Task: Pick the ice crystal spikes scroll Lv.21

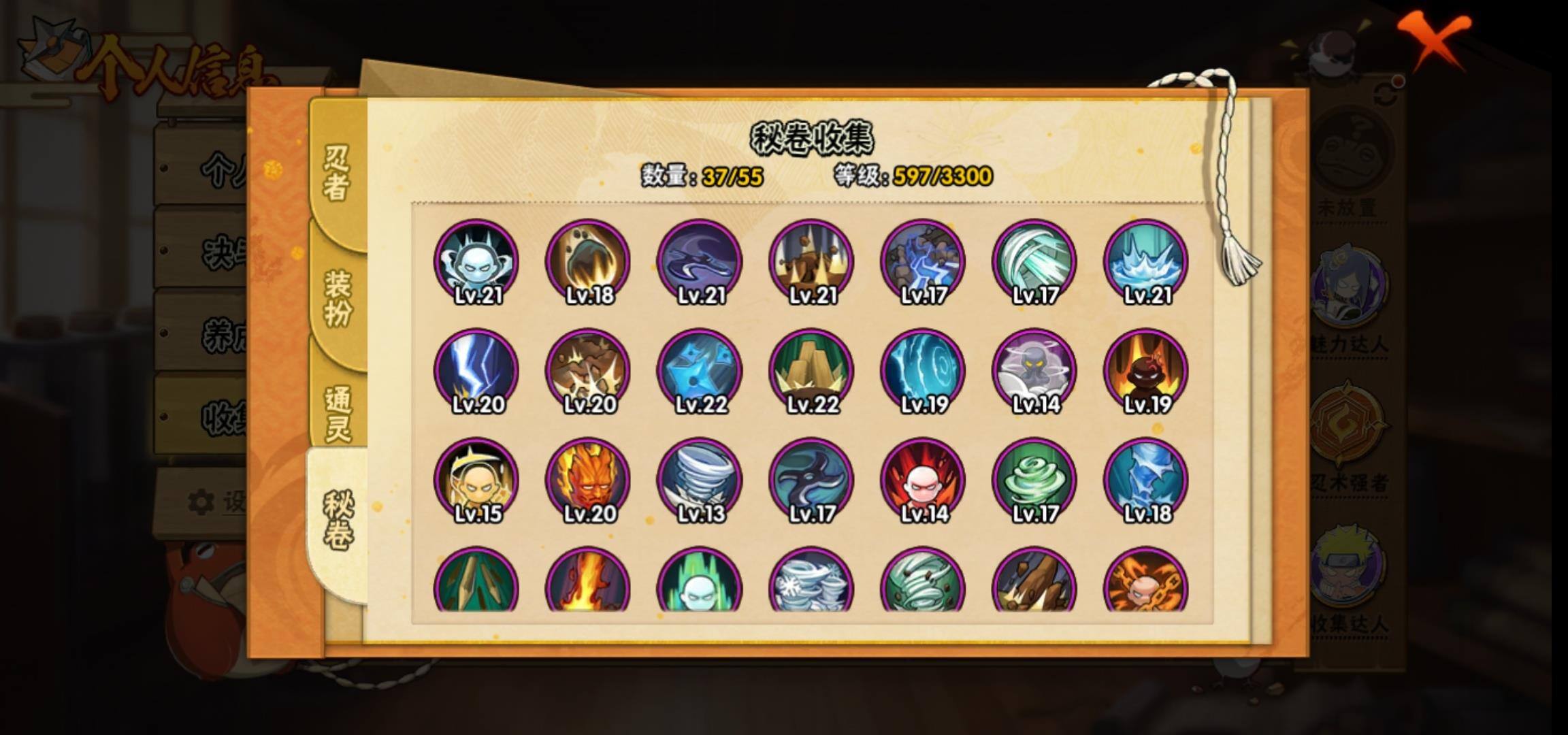Action: (1146, 262)
